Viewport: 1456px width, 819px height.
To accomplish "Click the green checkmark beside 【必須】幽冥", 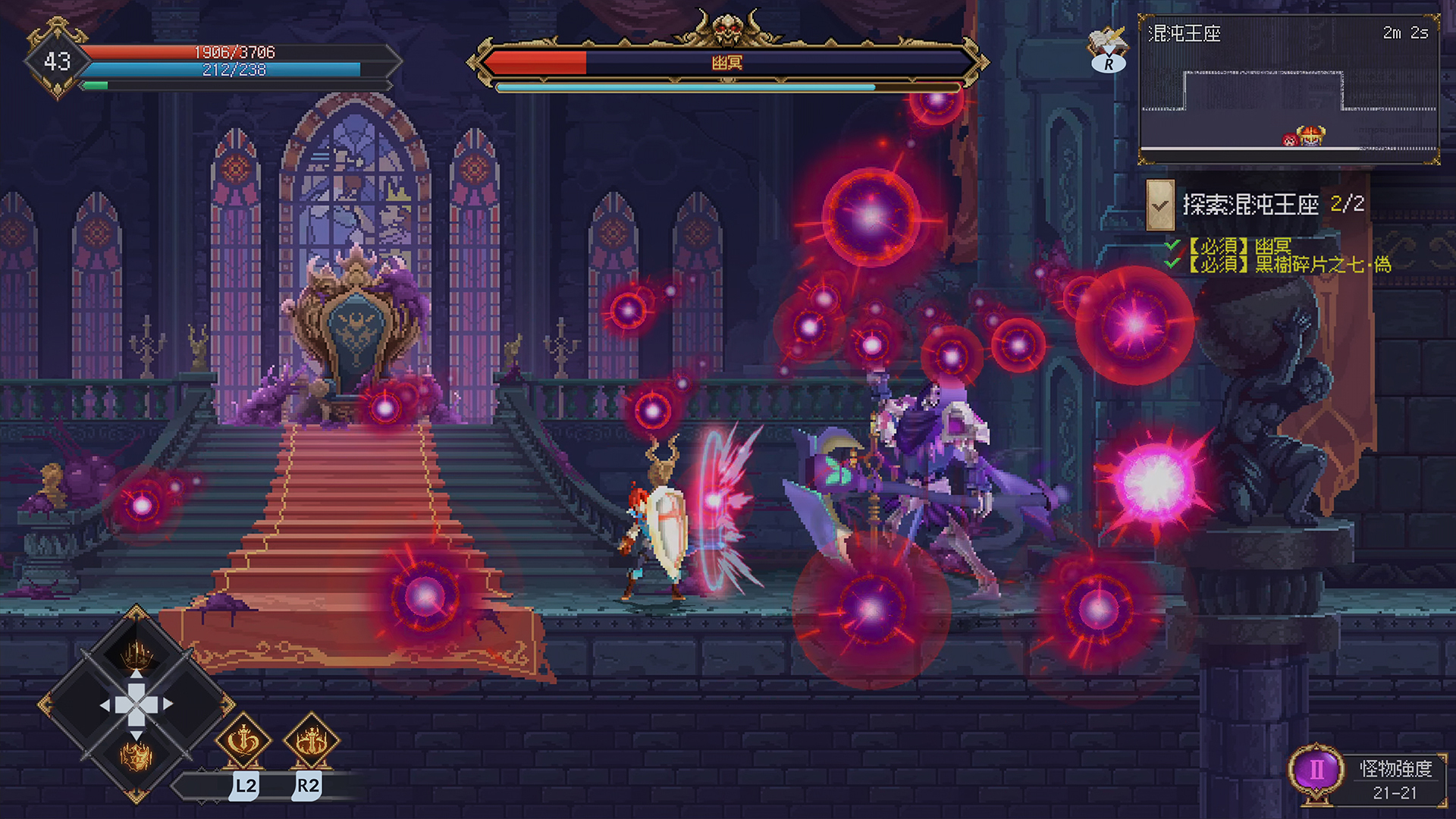I will click(1171, 246).
